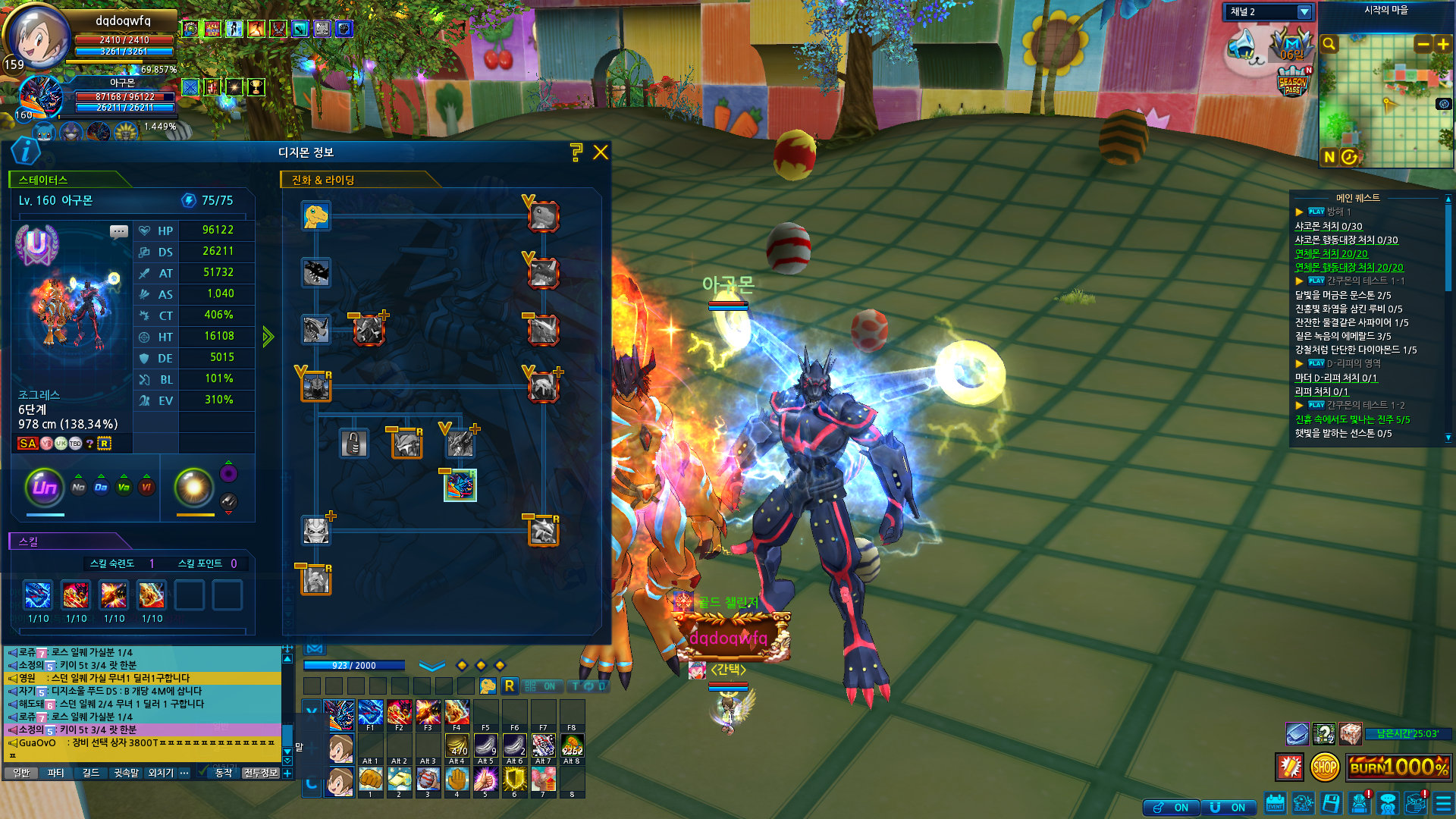Screen dimensions: 1456x819
Task: Click the BURN 1000% banner
Action: (x=1399, y=767)
